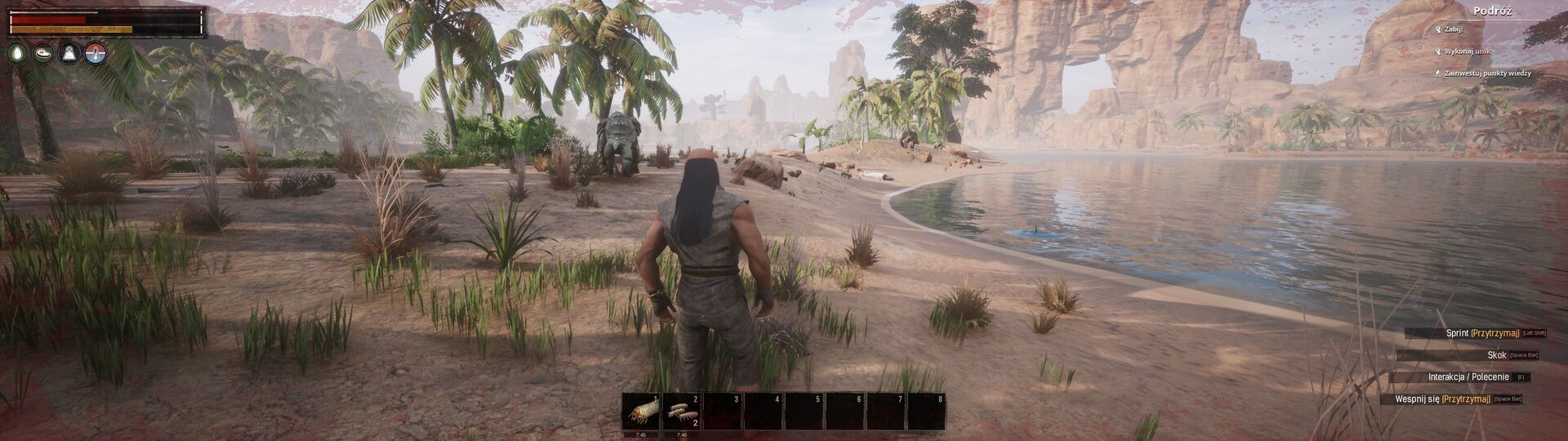Click the weight encumbrance status icon

click(70, 53)
